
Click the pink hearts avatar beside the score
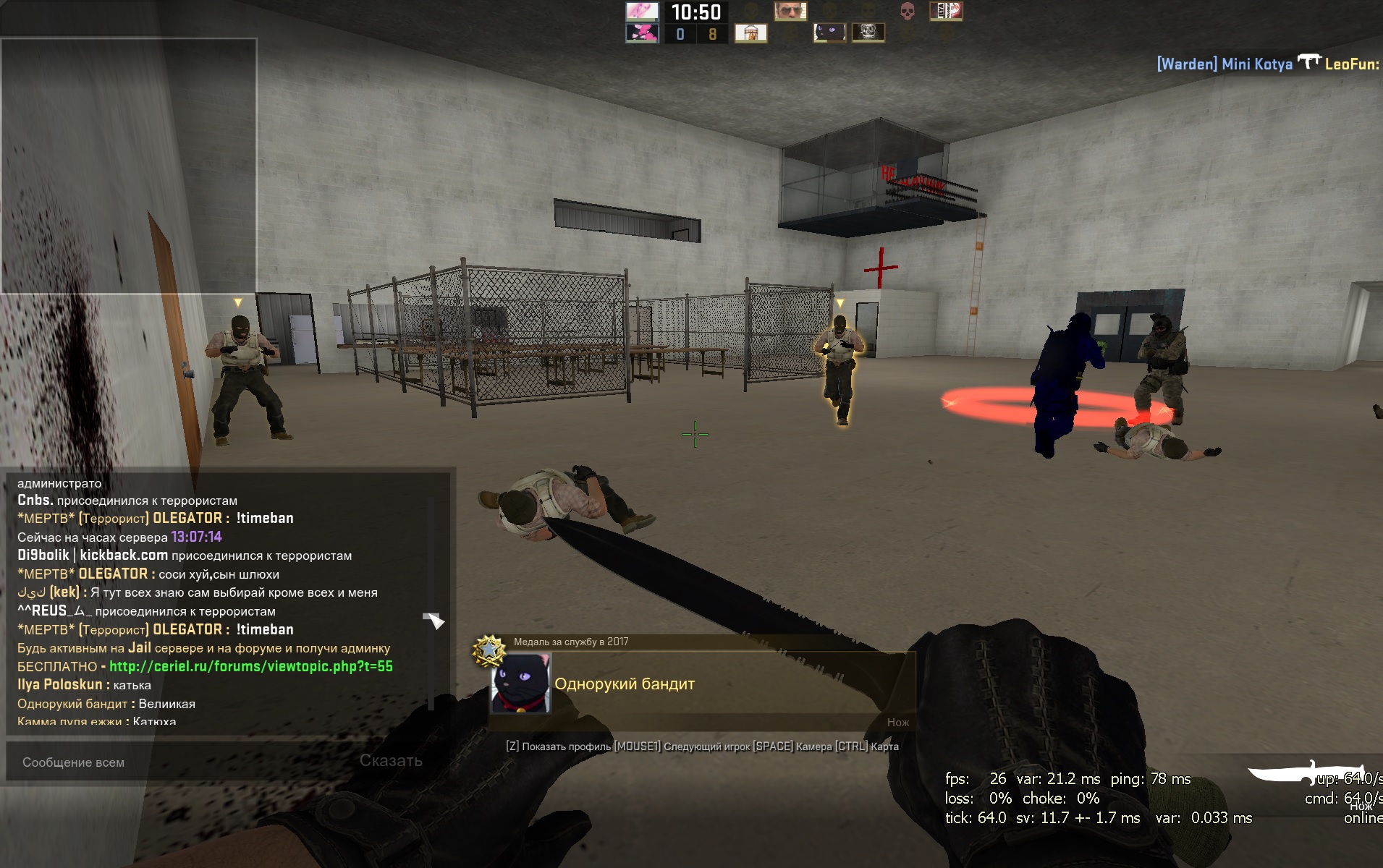(x=642, y=33)
